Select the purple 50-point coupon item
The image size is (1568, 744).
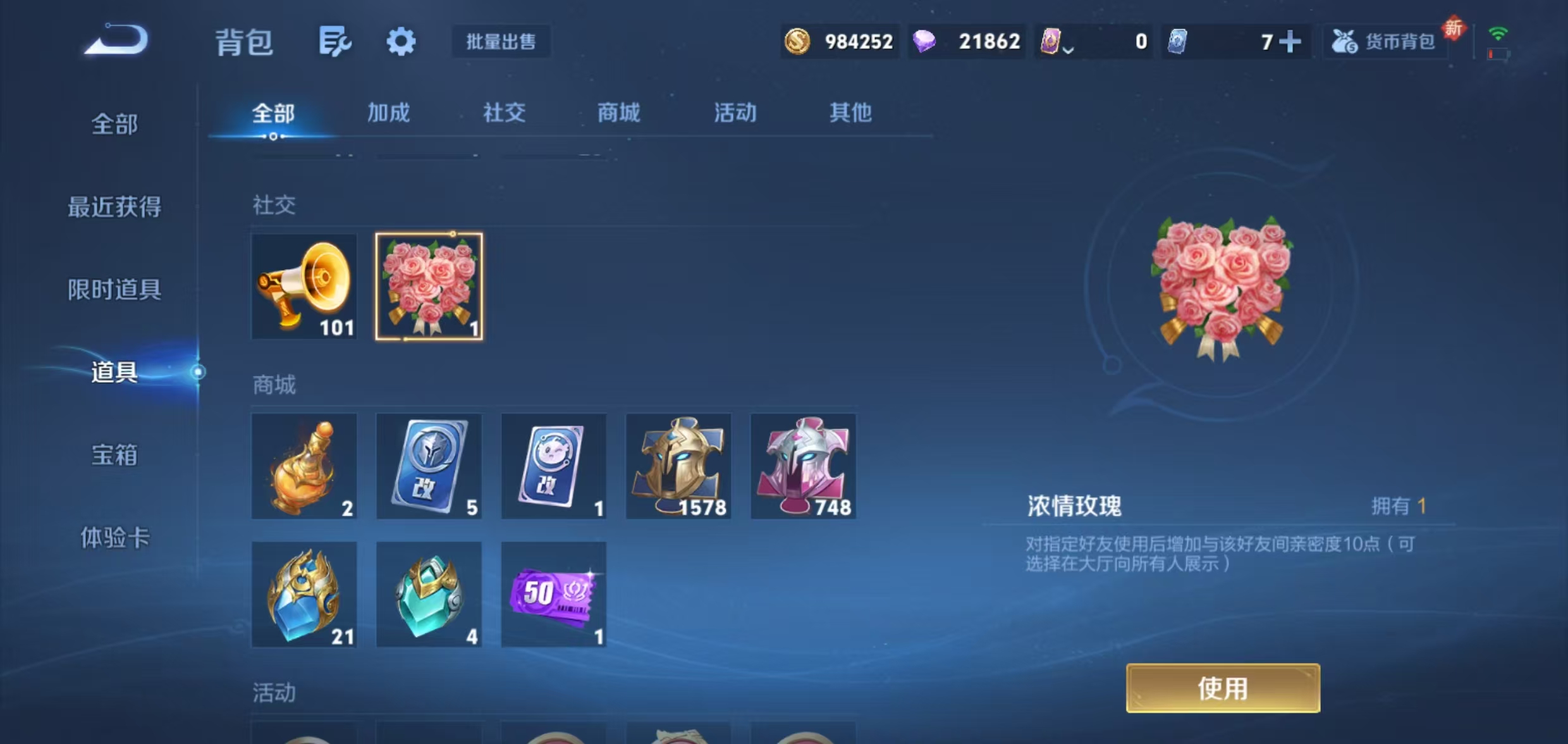click(553, 593)
